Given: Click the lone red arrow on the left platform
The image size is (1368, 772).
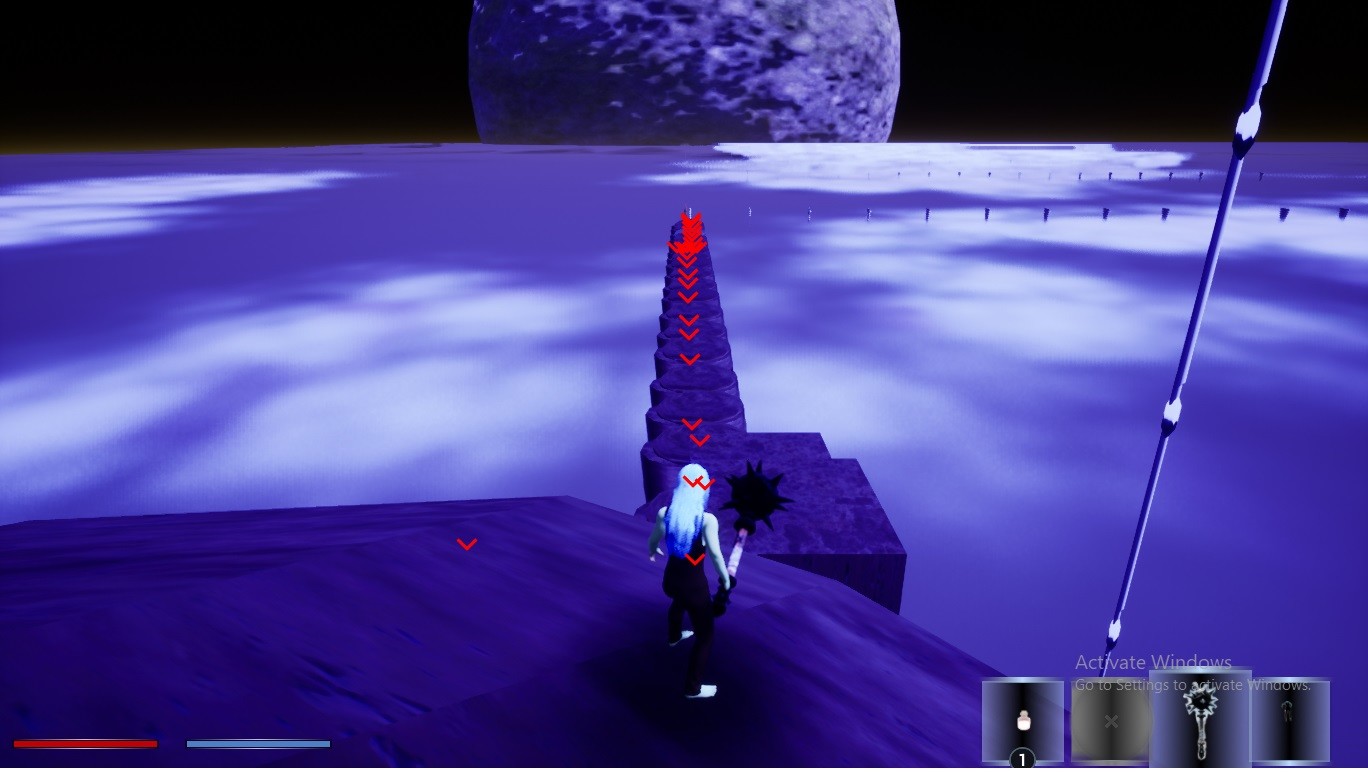Looking at the screenshot, I should [x=467, y=543].
